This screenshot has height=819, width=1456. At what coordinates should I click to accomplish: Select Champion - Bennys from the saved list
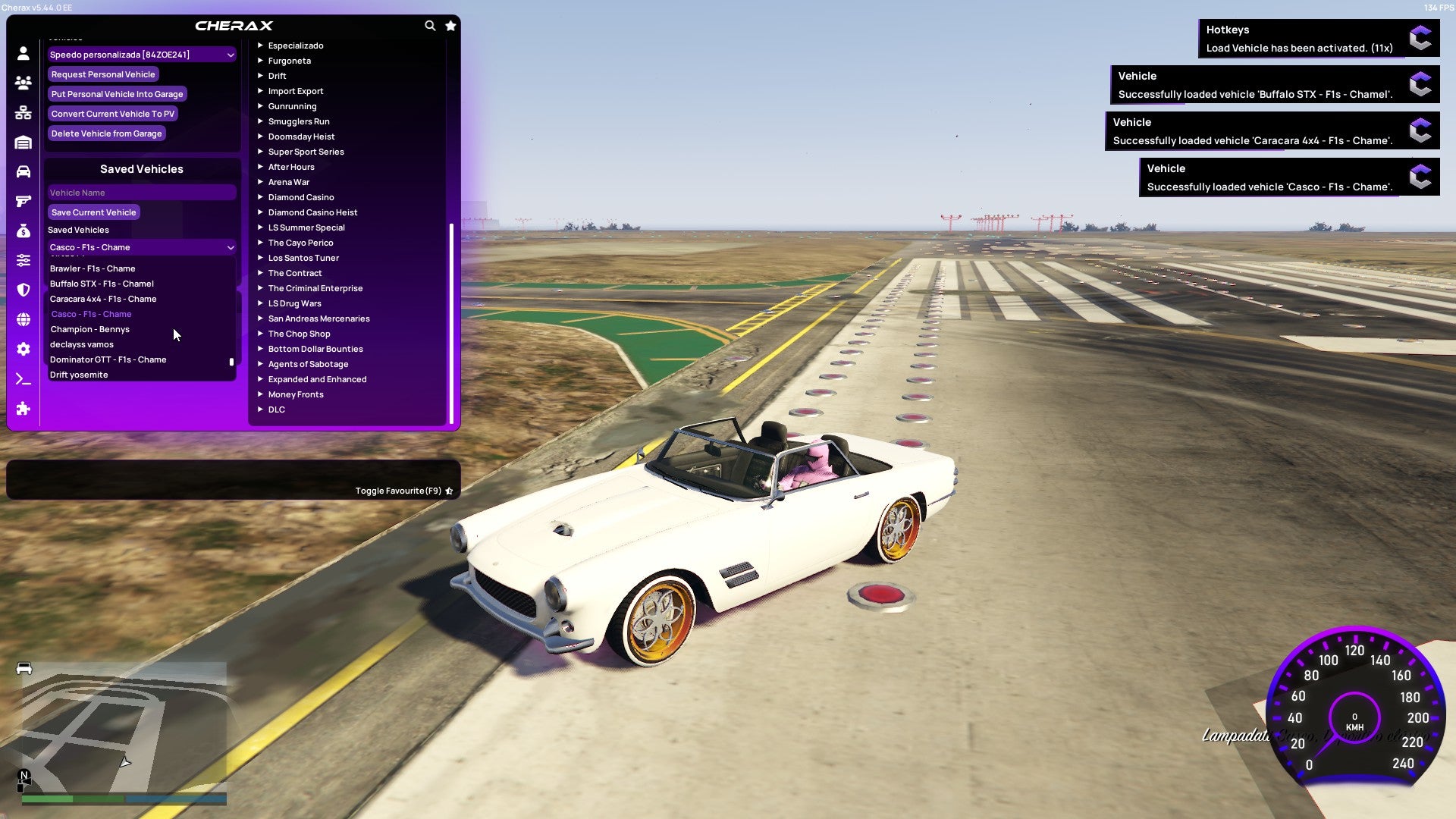coord(89,329)
